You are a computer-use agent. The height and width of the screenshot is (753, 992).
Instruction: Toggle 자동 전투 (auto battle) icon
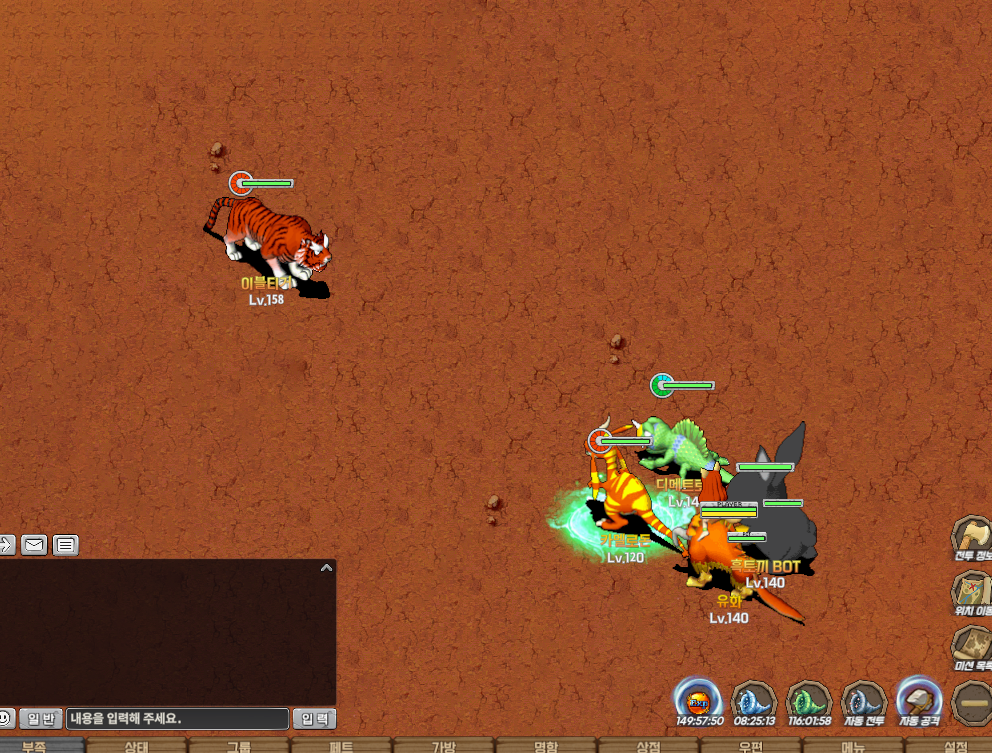coord(864,699)
